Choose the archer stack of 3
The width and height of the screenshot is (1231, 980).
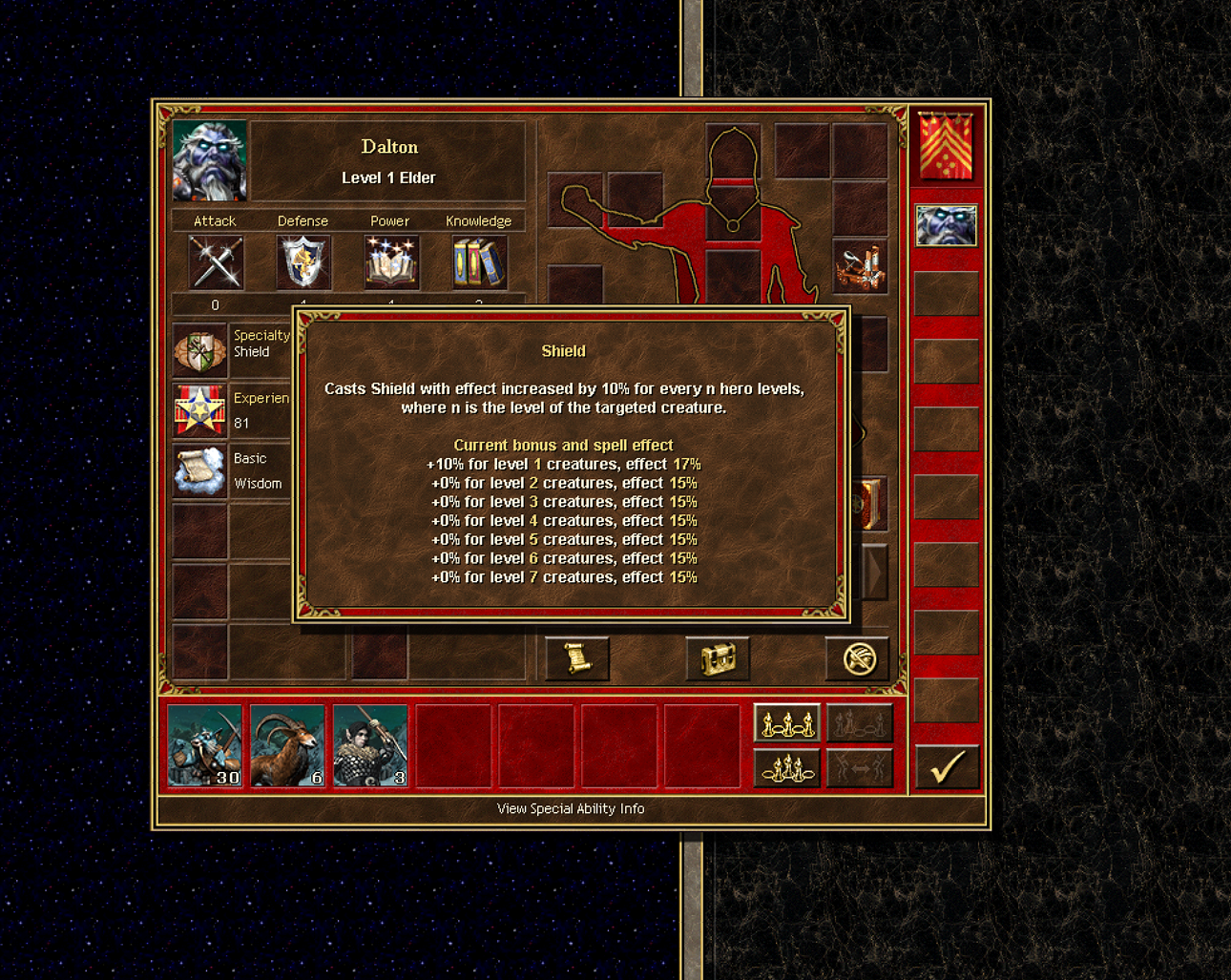pyautogui.click(x=371, y=746)
